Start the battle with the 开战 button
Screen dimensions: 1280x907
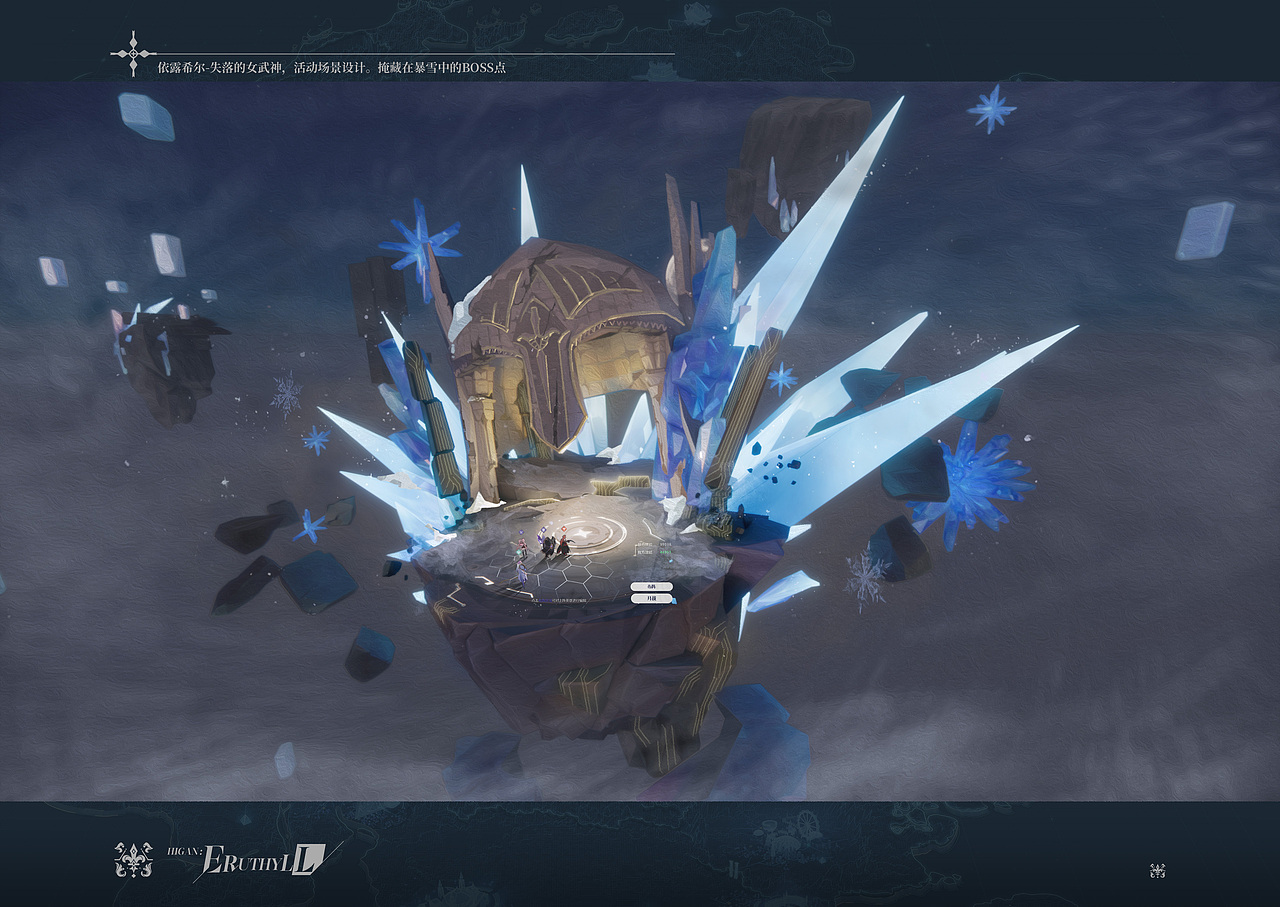point(651,598)
